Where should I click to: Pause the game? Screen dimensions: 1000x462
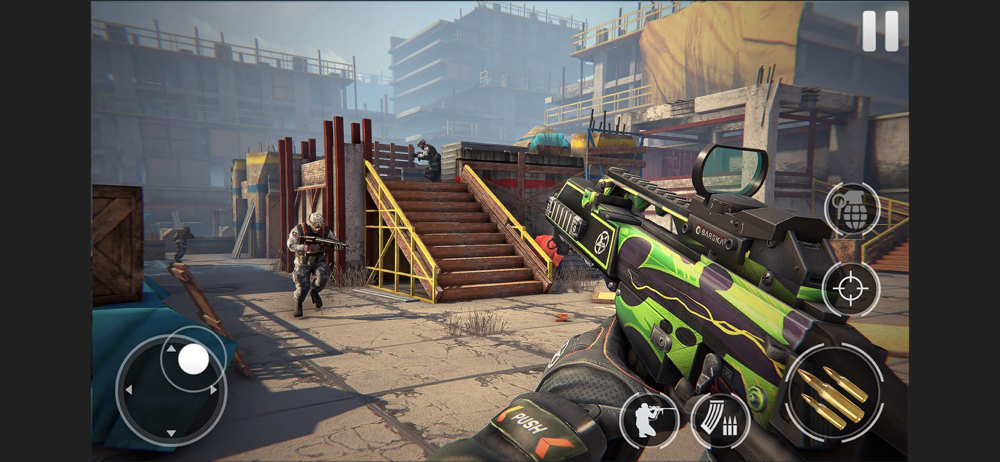(880, 31)
